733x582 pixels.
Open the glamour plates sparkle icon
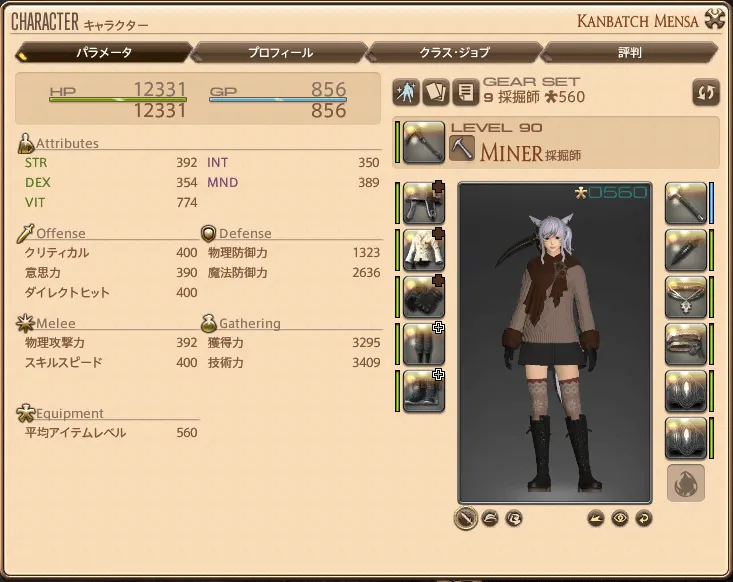[x=406, y=92]
